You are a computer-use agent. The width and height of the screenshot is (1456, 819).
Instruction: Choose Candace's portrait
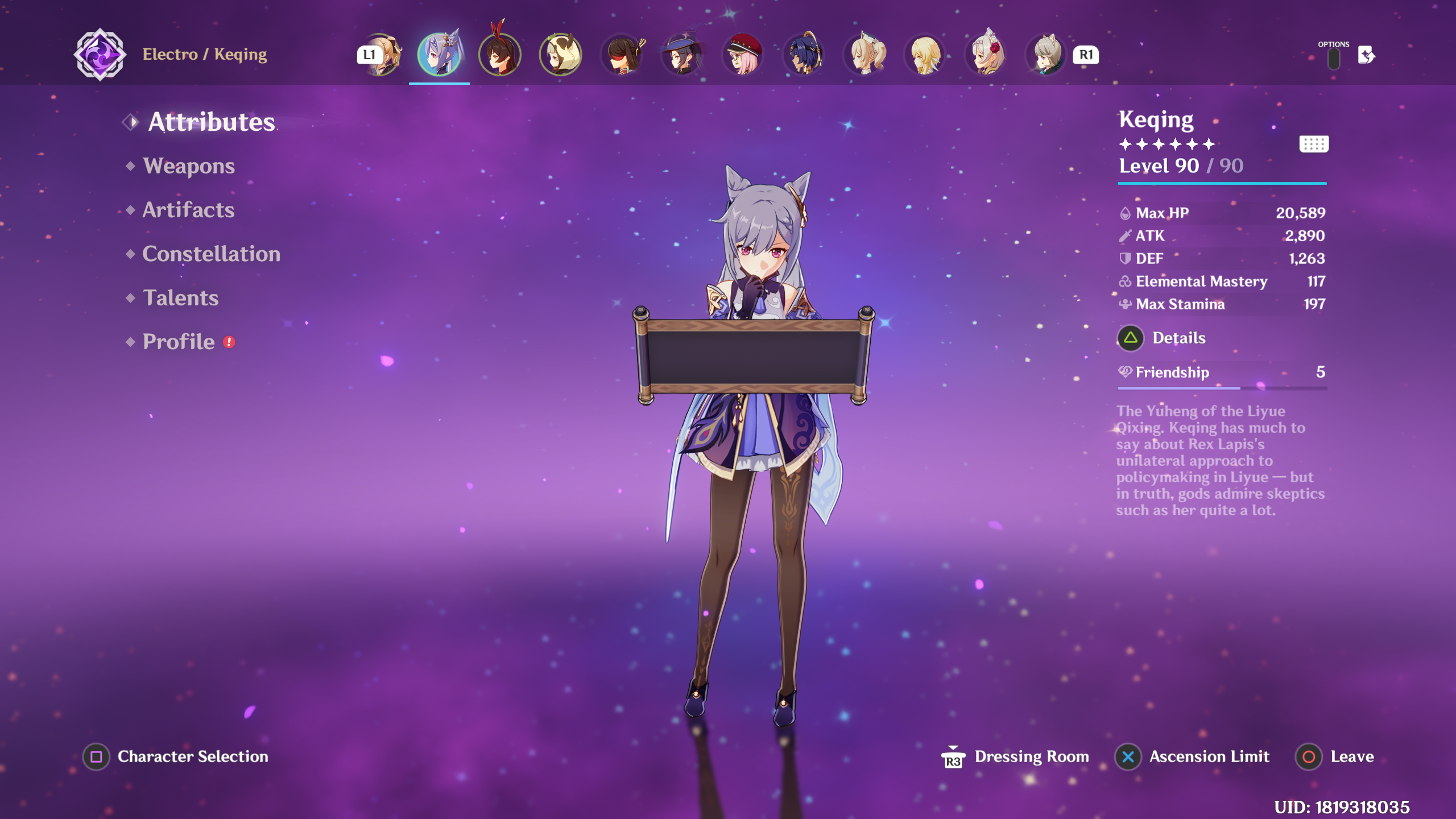(804, 55)
